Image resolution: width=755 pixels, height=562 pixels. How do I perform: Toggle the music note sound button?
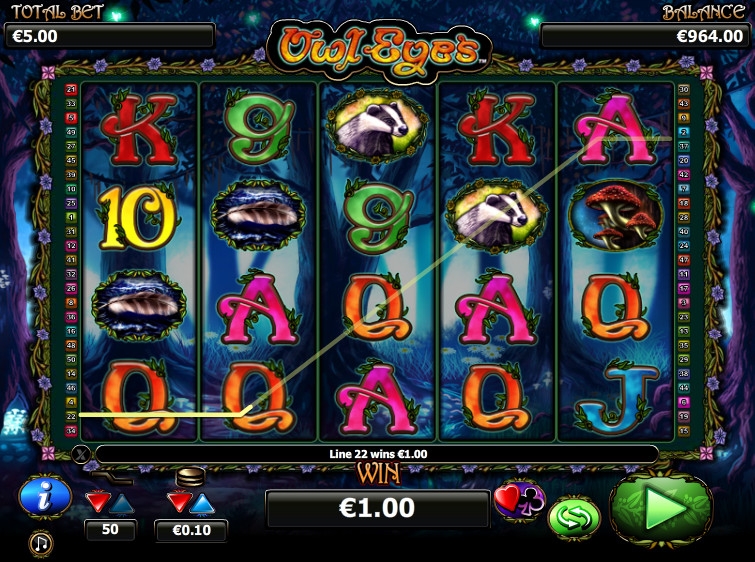(x=41, y=543)
